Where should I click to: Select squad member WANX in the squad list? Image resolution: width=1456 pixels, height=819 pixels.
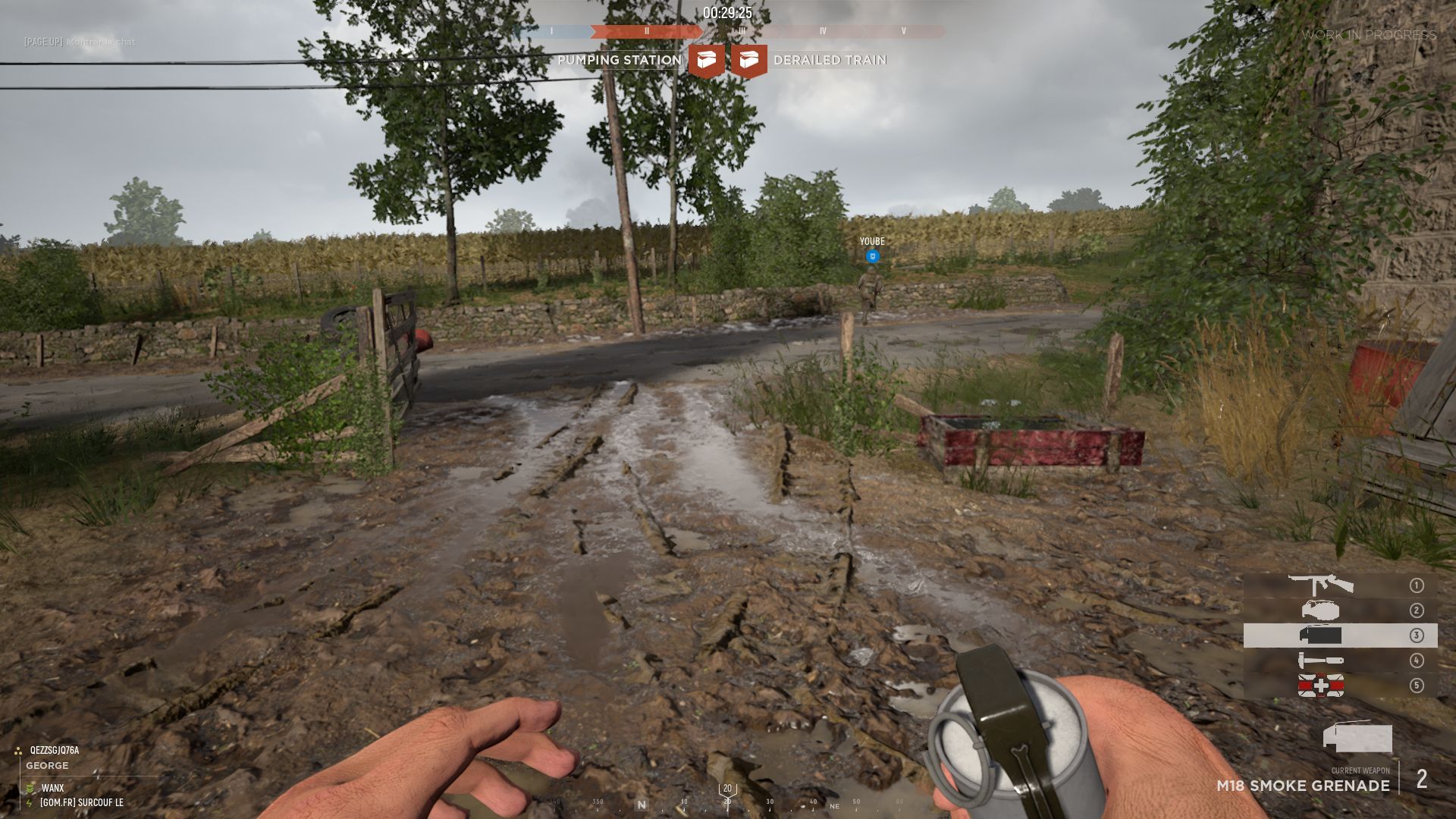click(52, 788)
